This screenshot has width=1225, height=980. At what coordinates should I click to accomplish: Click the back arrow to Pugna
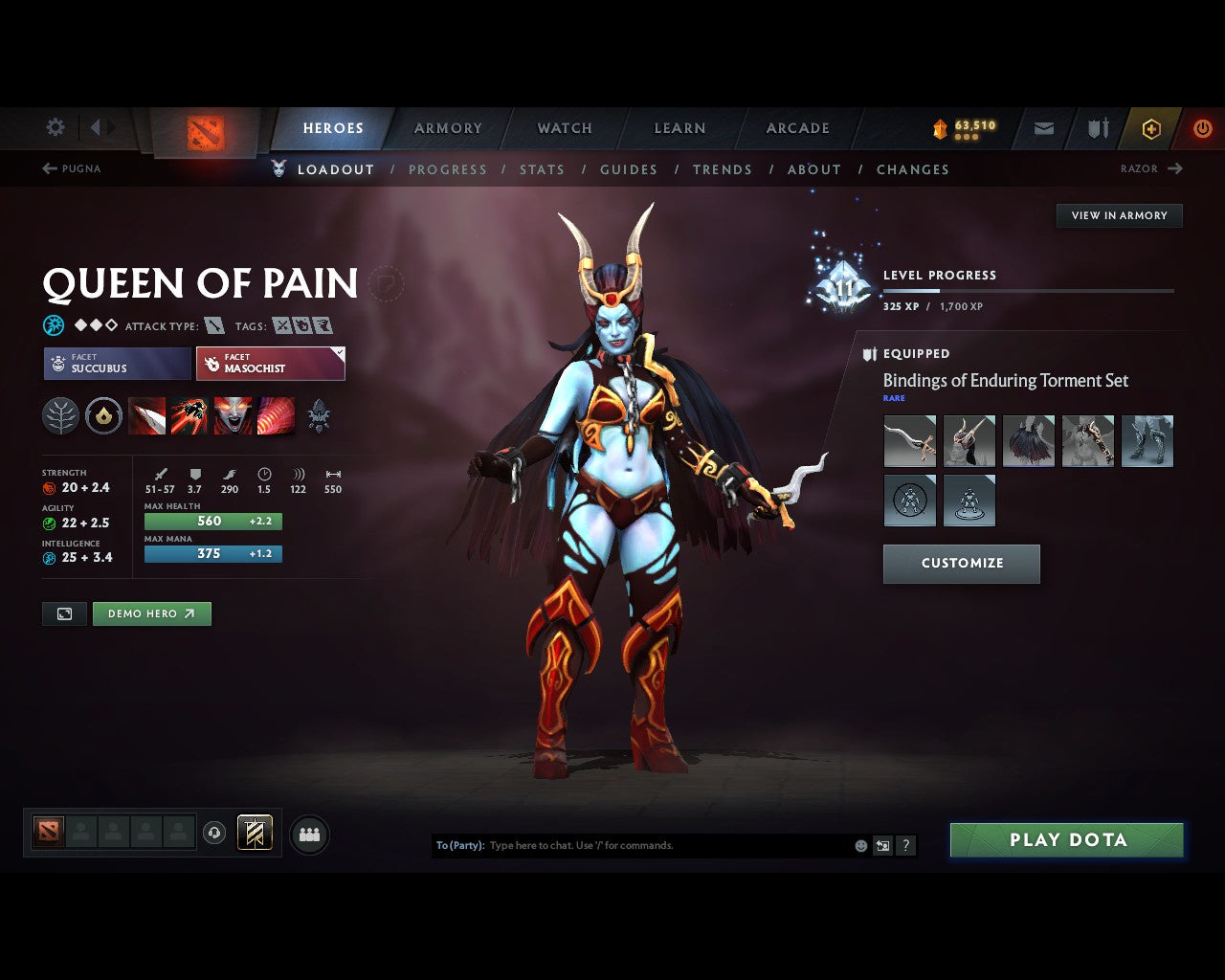coord(48,168)
